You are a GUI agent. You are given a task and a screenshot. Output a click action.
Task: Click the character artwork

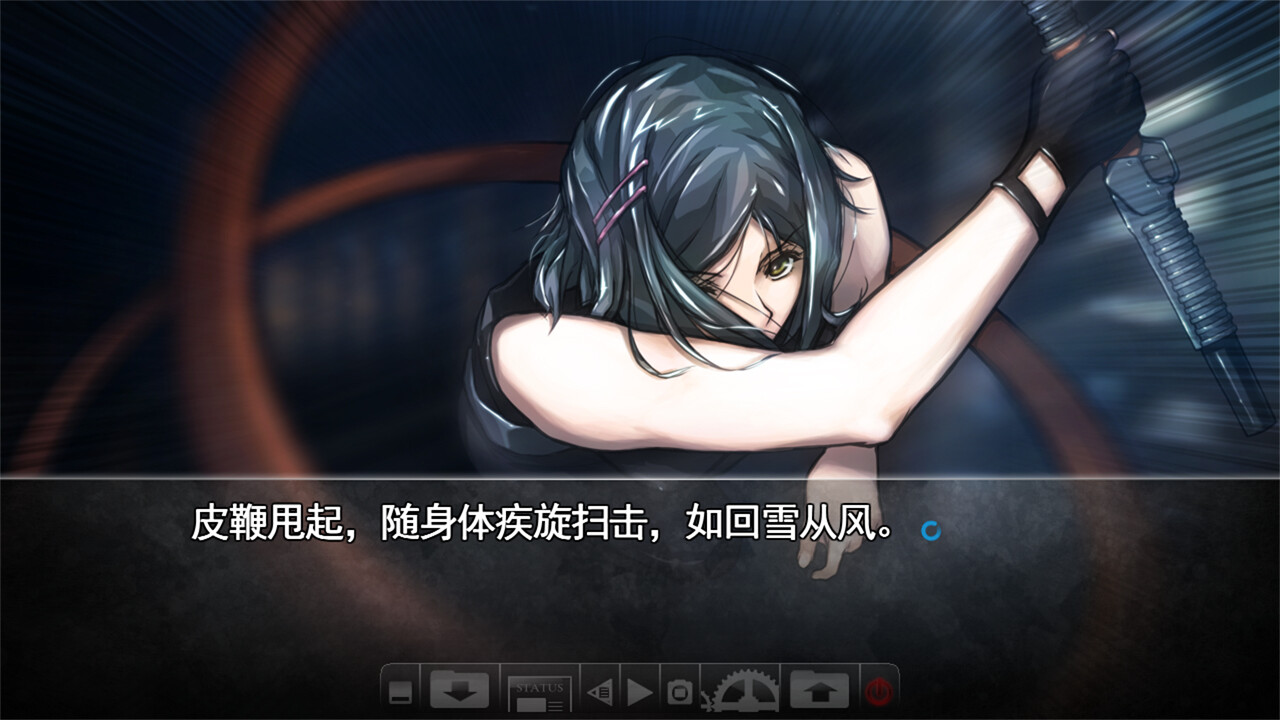700,250
